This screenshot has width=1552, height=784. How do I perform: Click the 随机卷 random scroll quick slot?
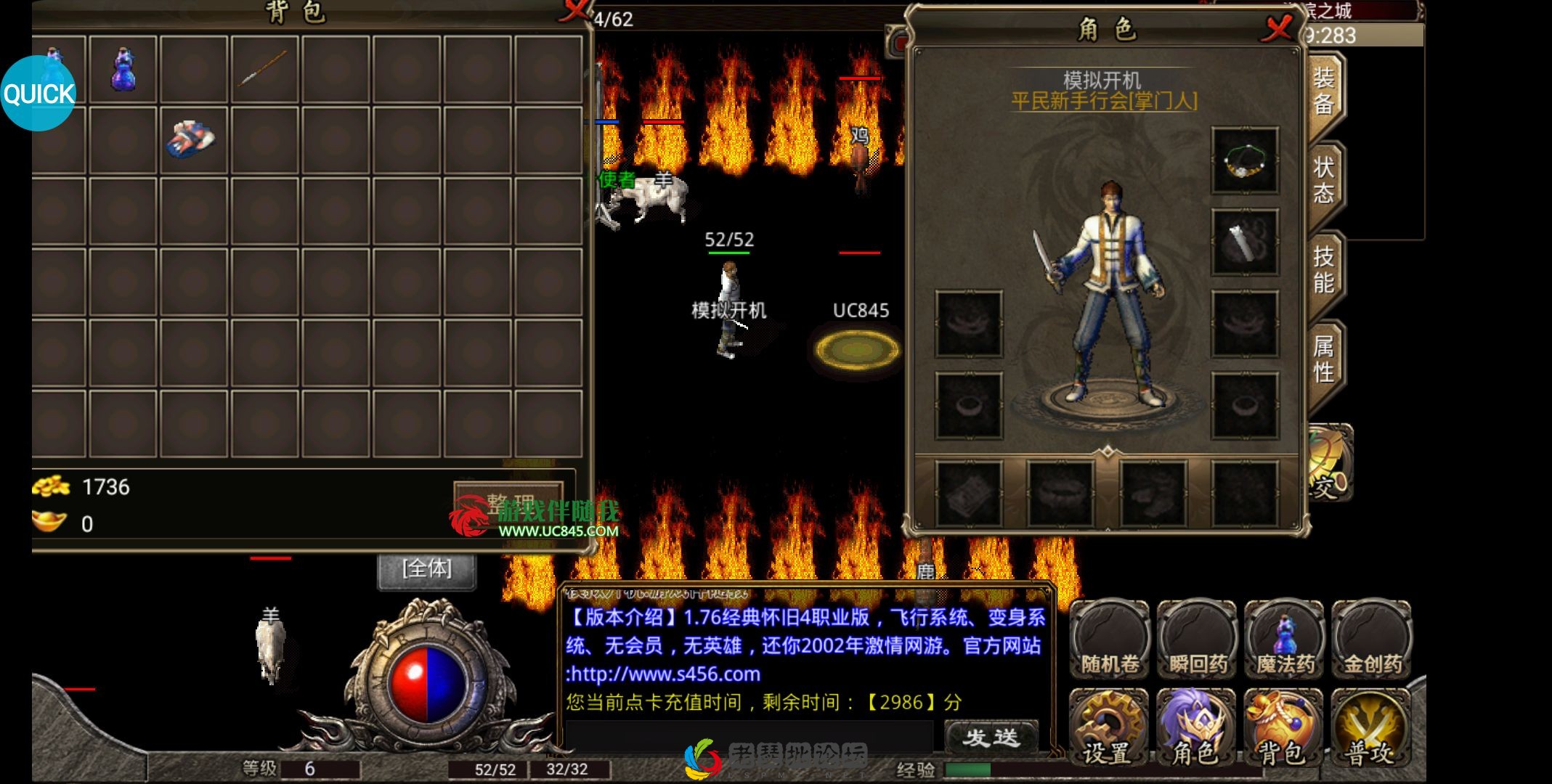point(1109,639)
